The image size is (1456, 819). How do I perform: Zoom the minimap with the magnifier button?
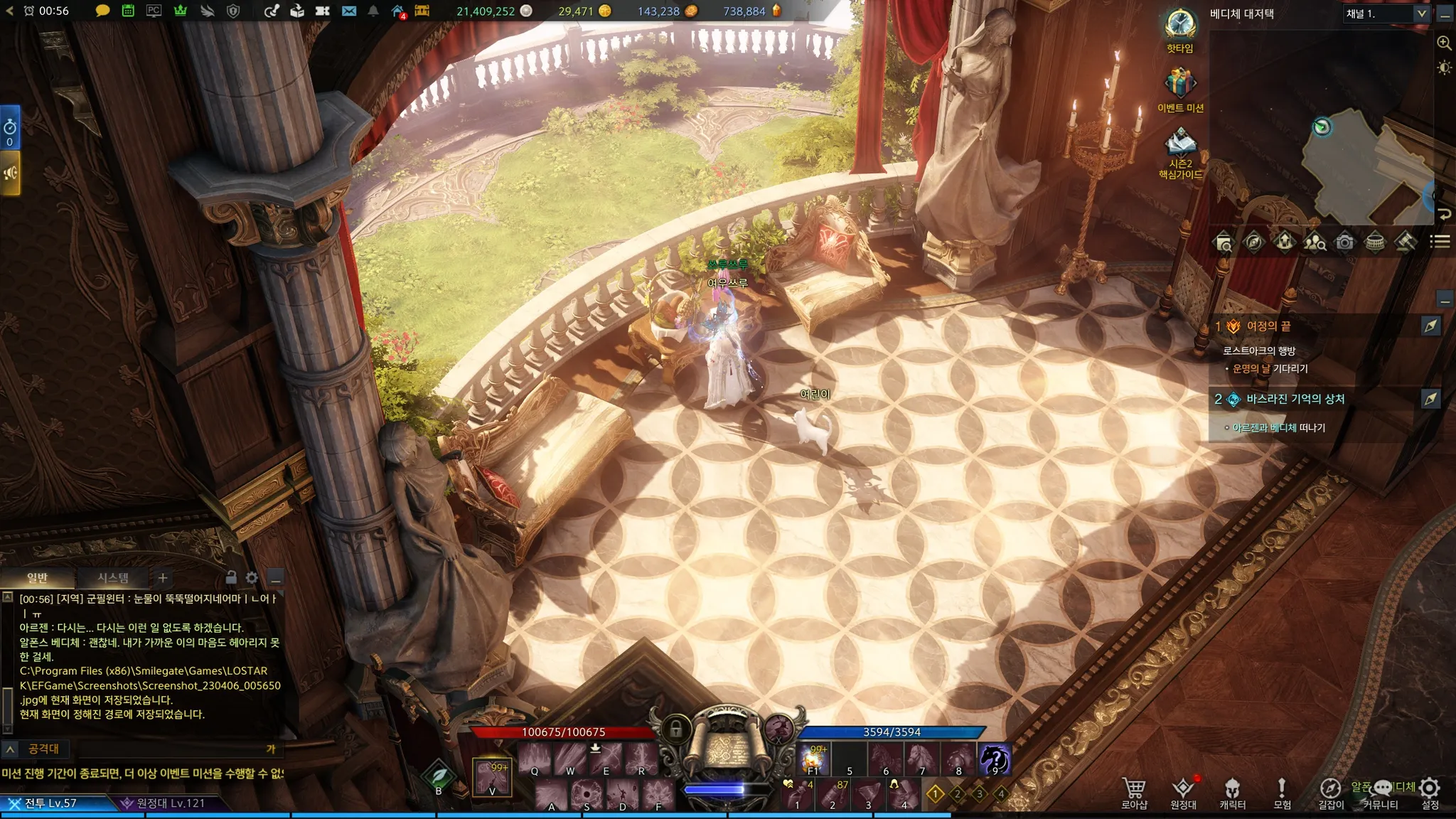coord(1444,43)
